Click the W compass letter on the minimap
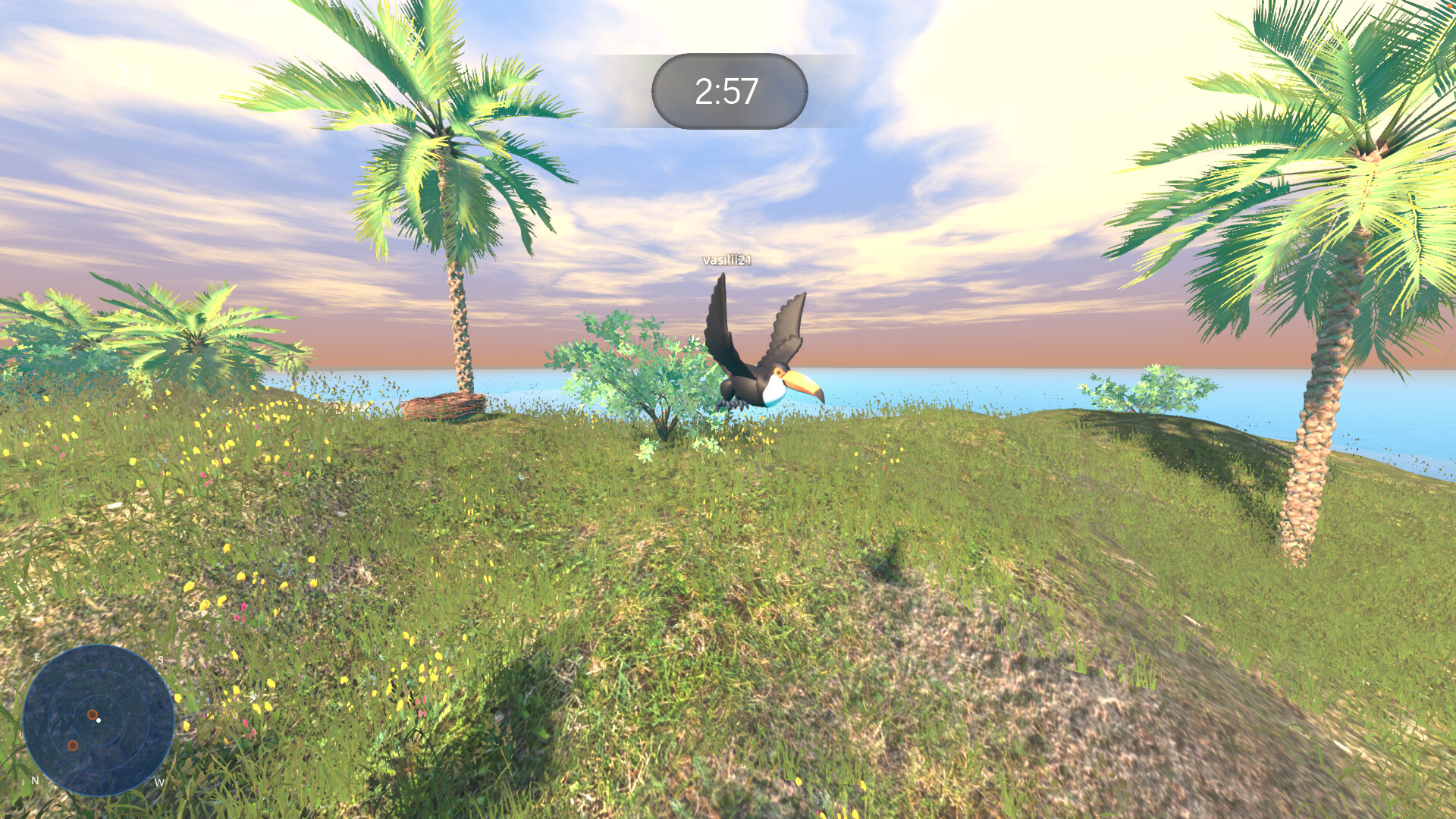The height and width of the screenshot is (819, 1456). coord(159,782)
